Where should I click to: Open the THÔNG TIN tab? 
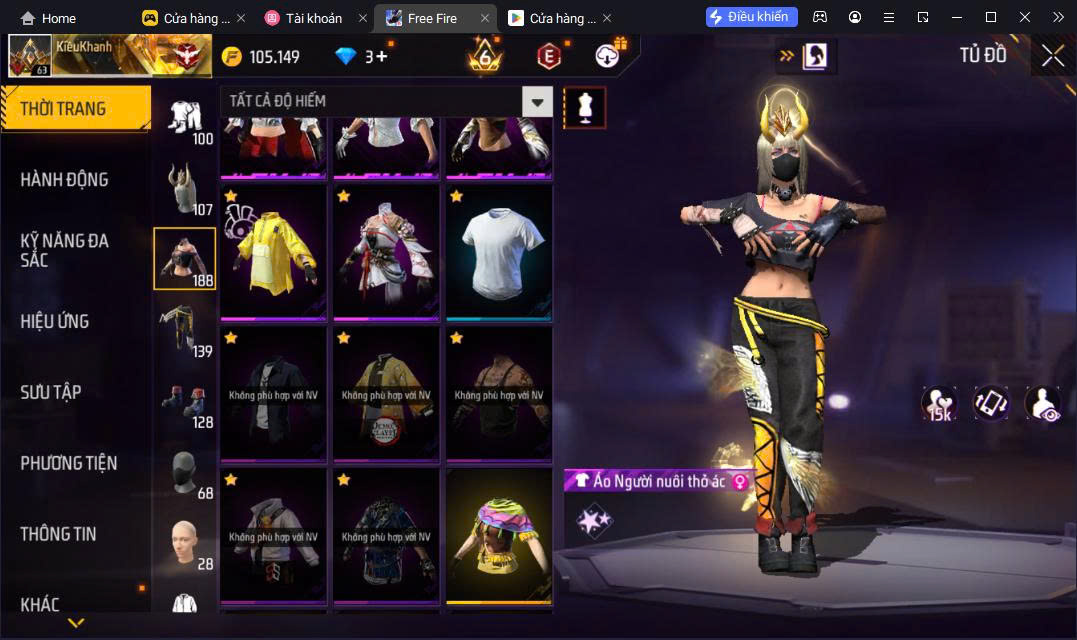point(58,534)
